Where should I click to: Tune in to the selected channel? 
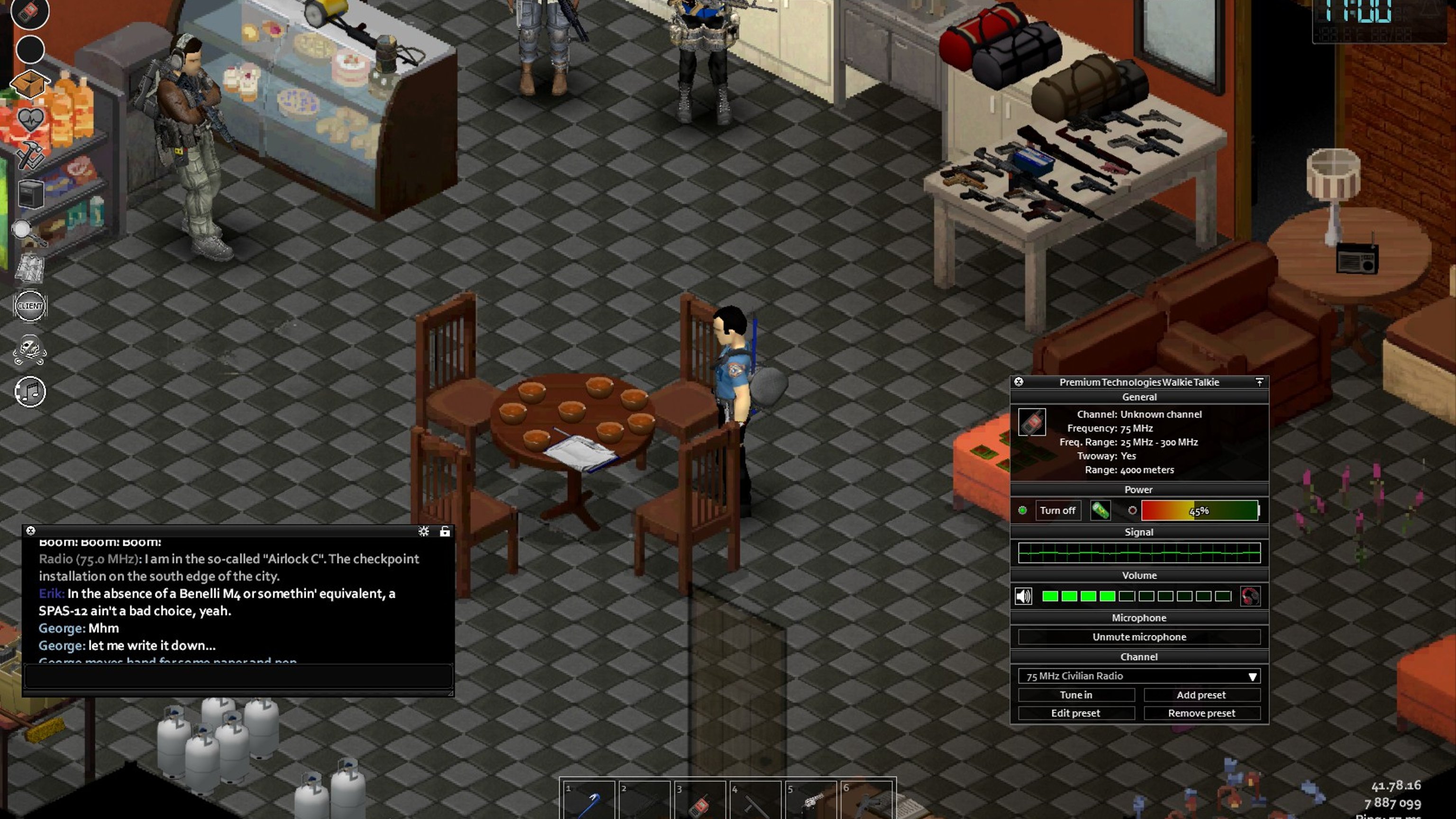click(1075, 695)
